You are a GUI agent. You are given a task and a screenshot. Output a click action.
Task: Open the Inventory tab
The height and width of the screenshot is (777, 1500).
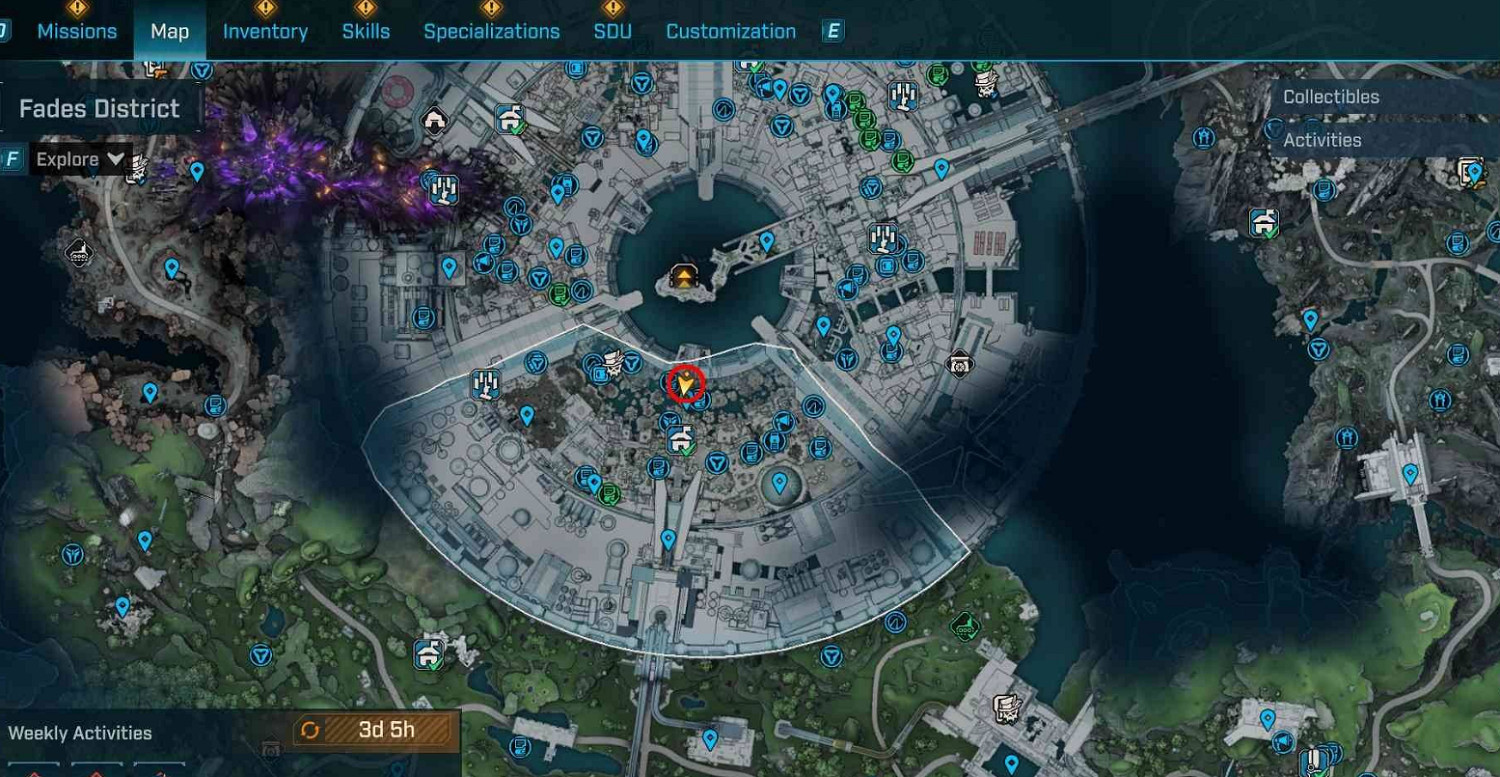(265, 31)
